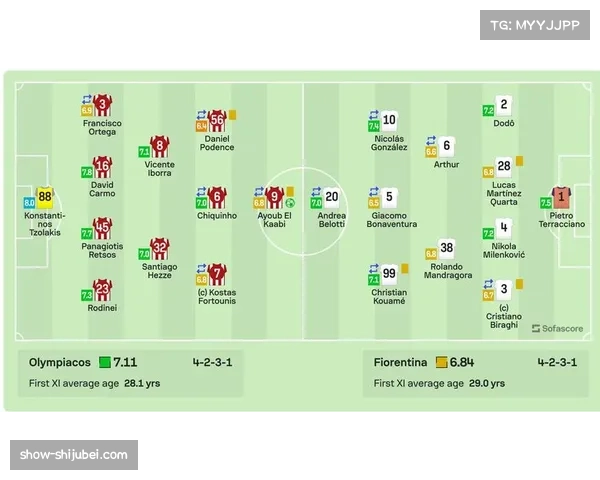
Task: Click Christian Kouamé's number 99 shirt
Action: (x=389, y=275)
